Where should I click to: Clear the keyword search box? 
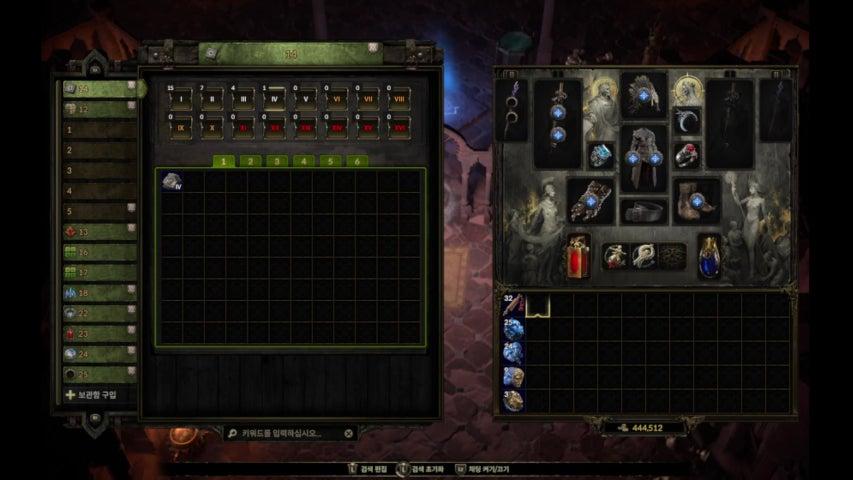[348, 434]
